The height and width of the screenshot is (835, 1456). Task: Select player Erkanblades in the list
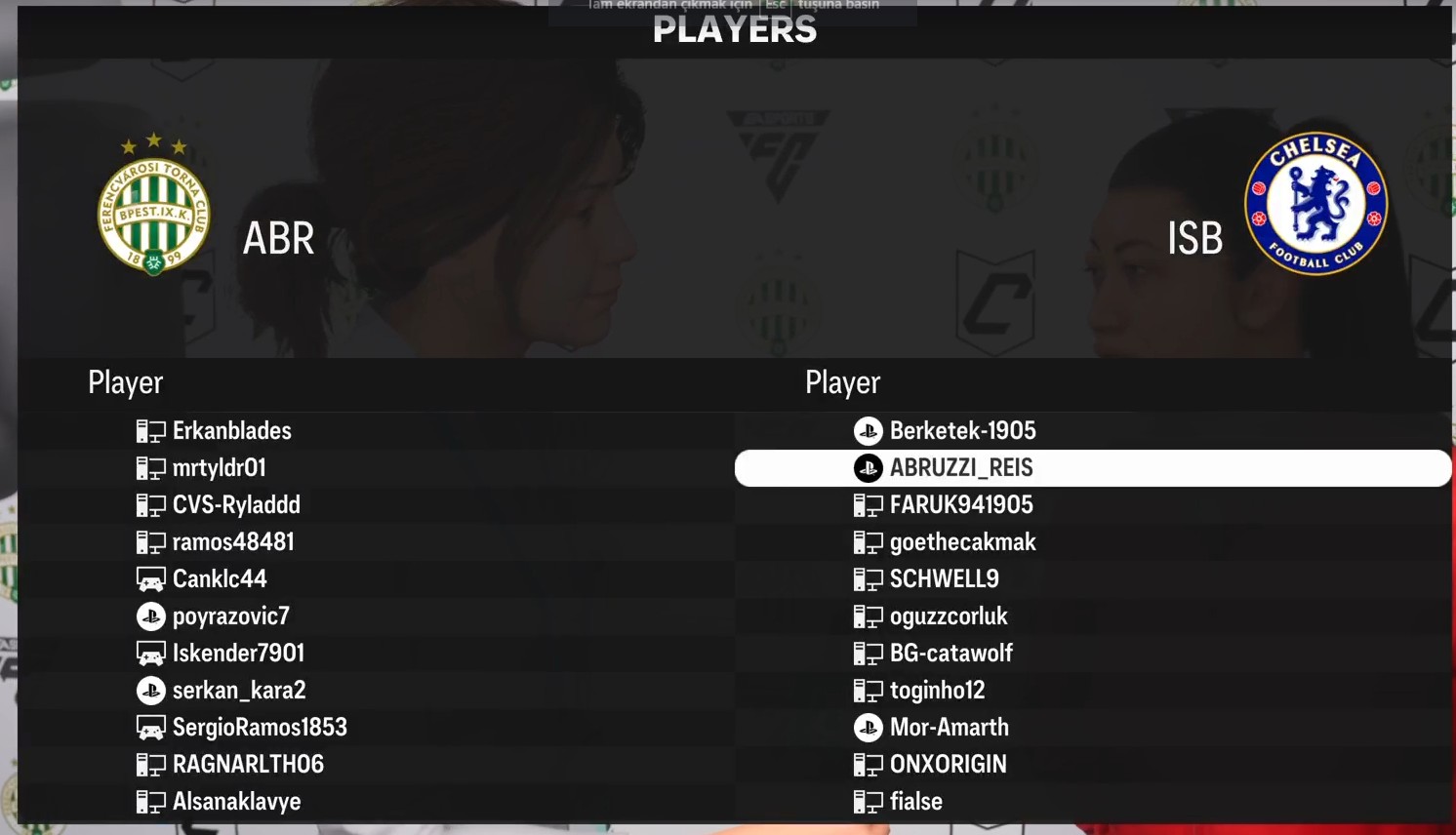tap(231, 431)
